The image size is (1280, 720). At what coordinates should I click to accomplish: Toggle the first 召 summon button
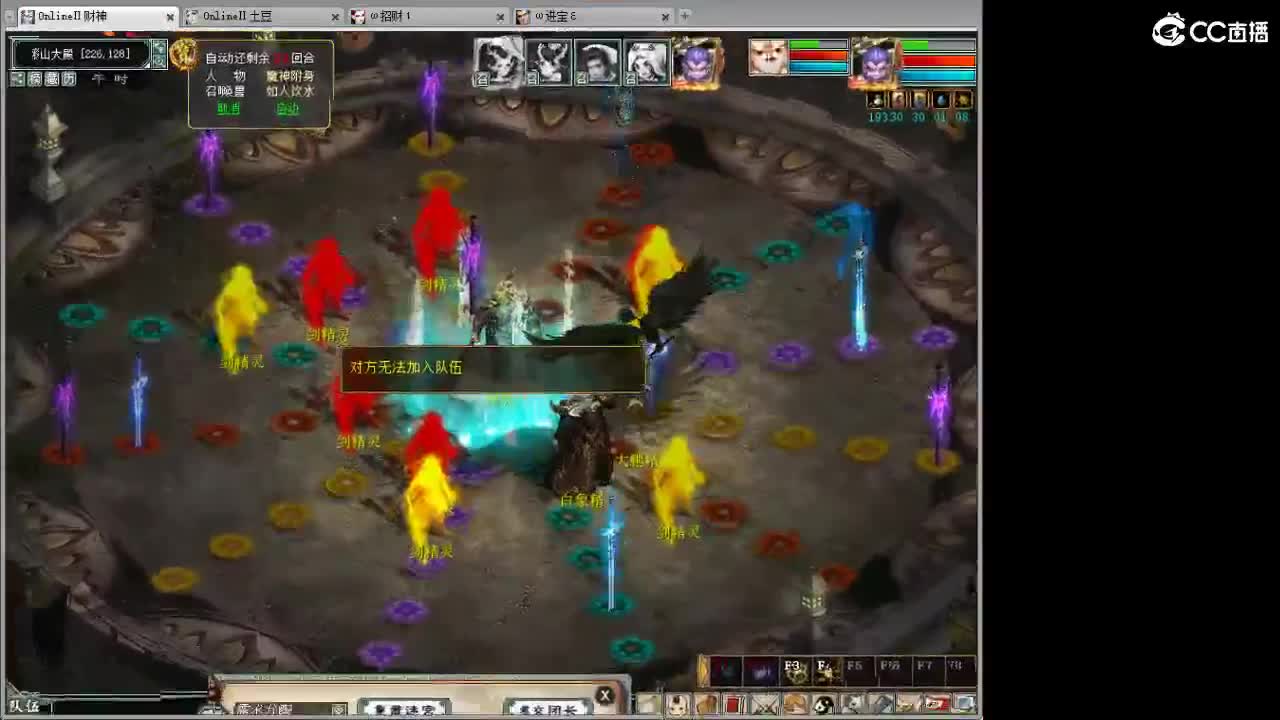[482, 79]
